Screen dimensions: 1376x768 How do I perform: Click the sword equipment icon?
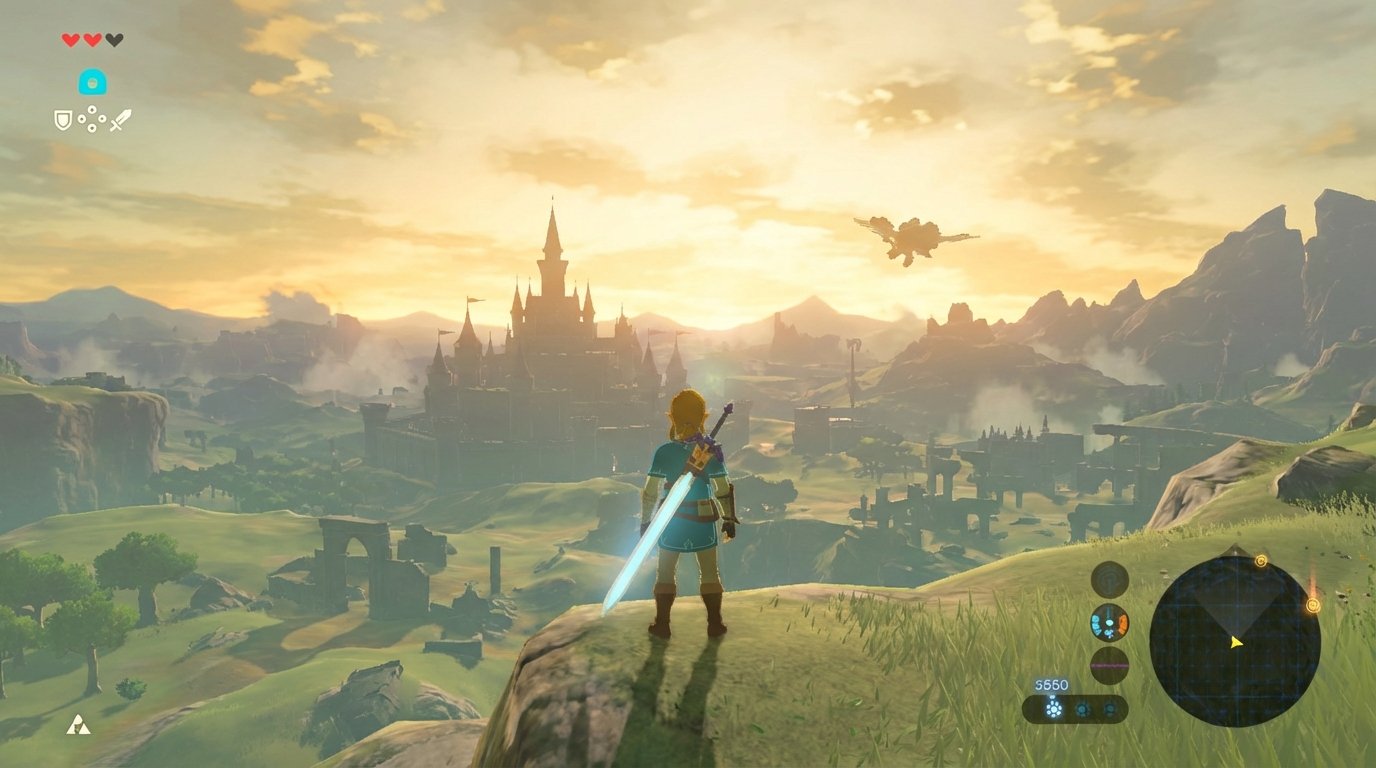pyautogui.click(x=120, y=120)
